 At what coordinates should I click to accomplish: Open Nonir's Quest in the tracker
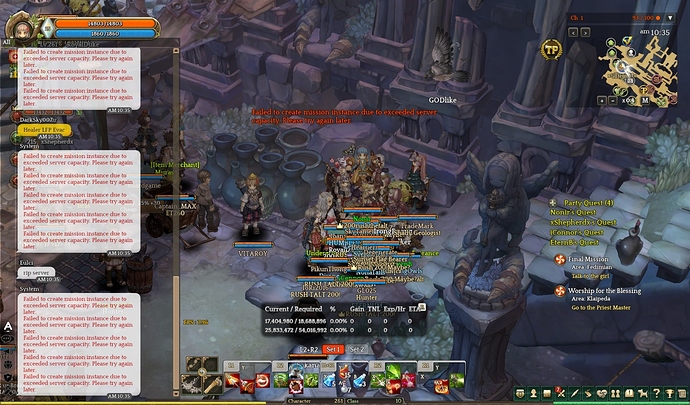pos(573,212)
